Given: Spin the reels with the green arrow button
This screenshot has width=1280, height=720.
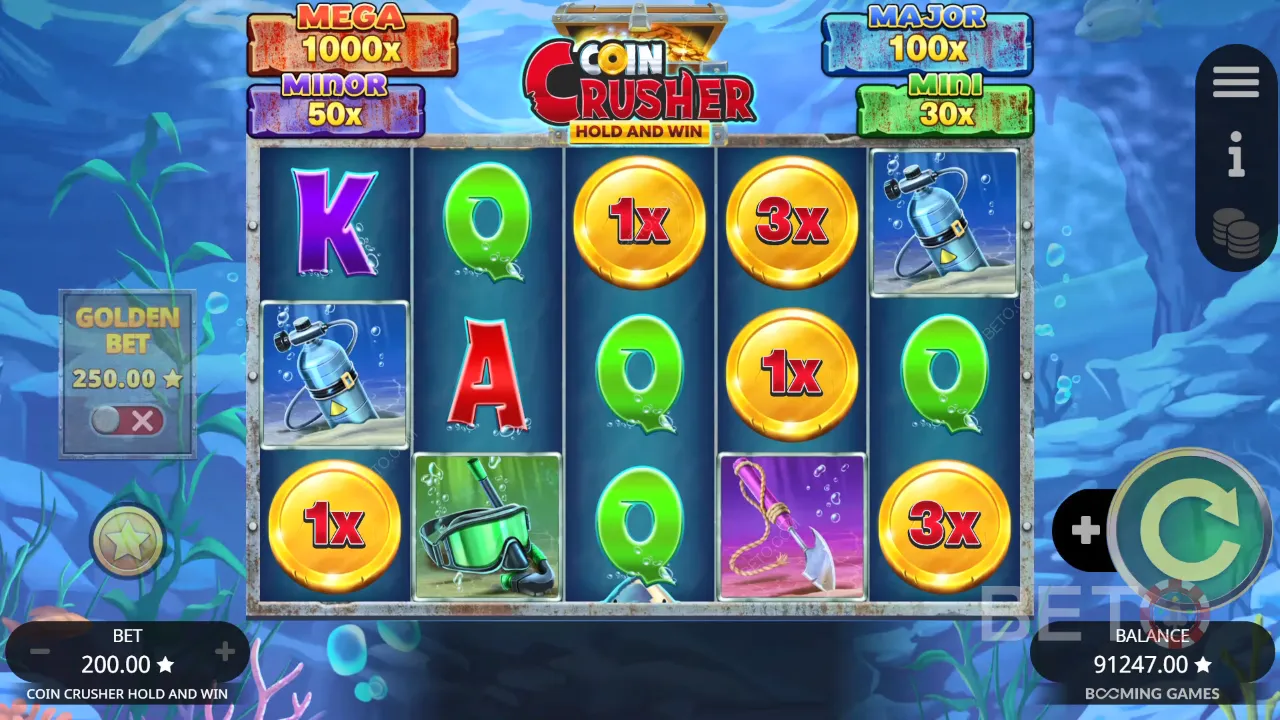Looking at the screenshot, I should click(1189, 531).
